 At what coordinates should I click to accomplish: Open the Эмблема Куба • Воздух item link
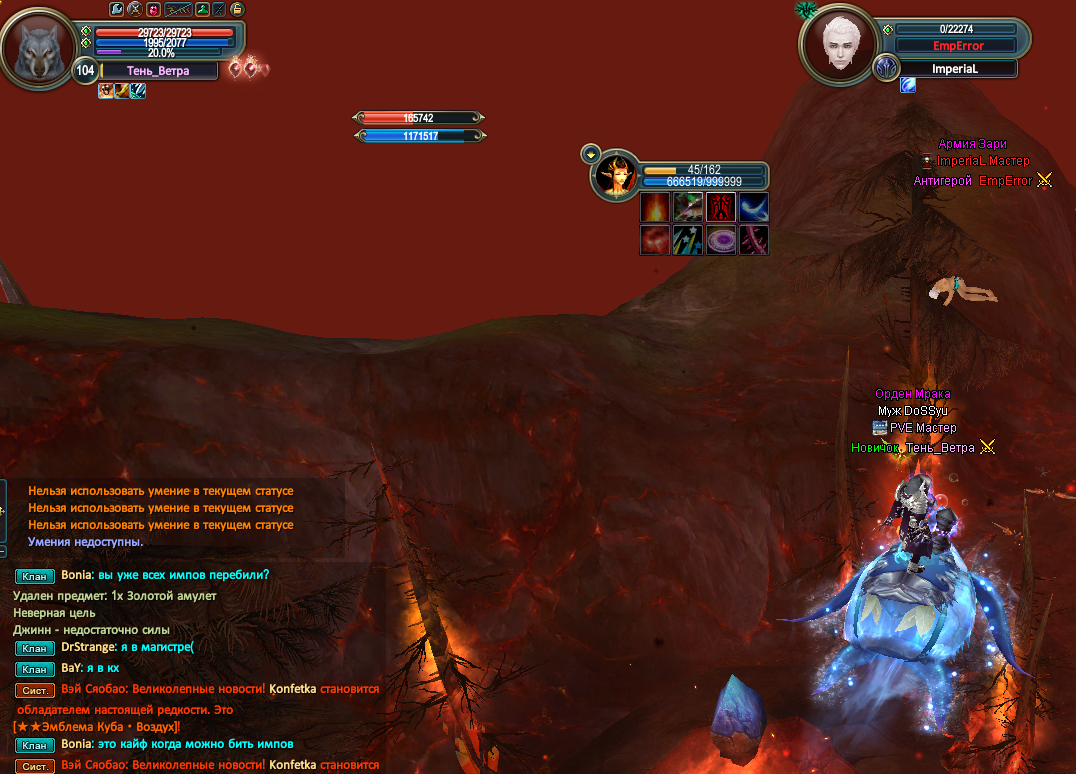(97, 726)
